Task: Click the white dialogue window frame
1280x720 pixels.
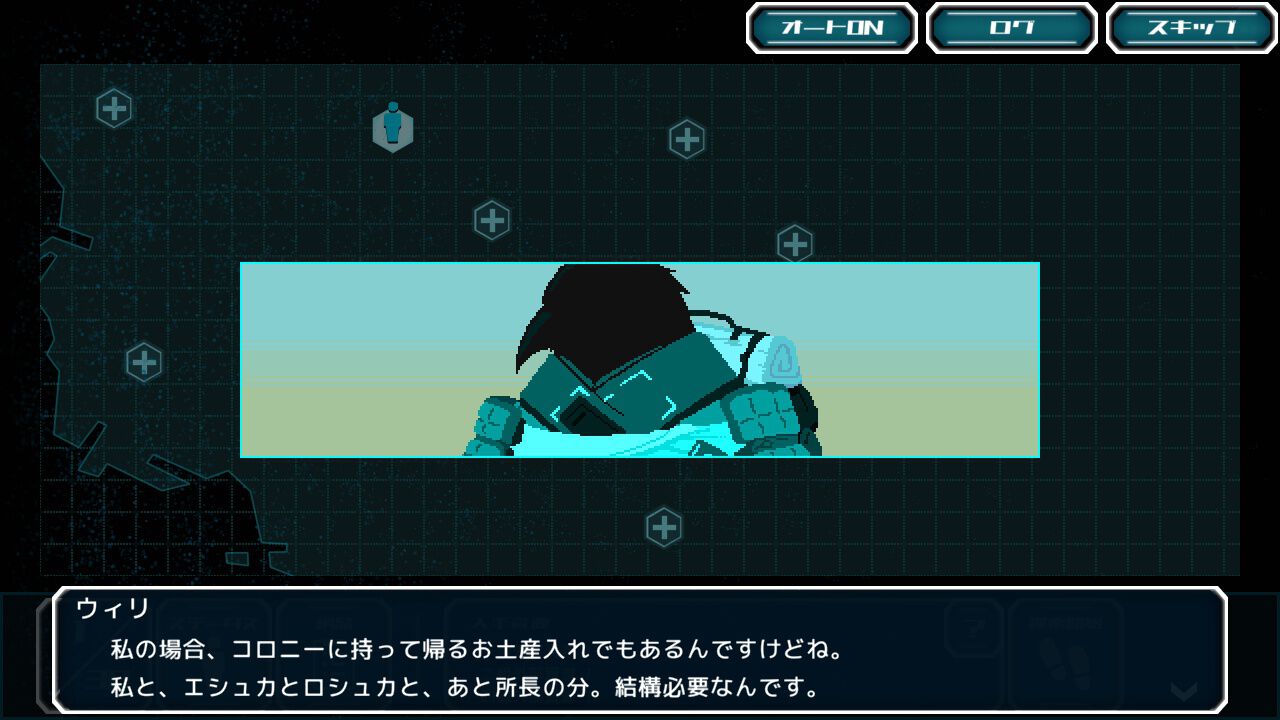Action: point(640,594)
